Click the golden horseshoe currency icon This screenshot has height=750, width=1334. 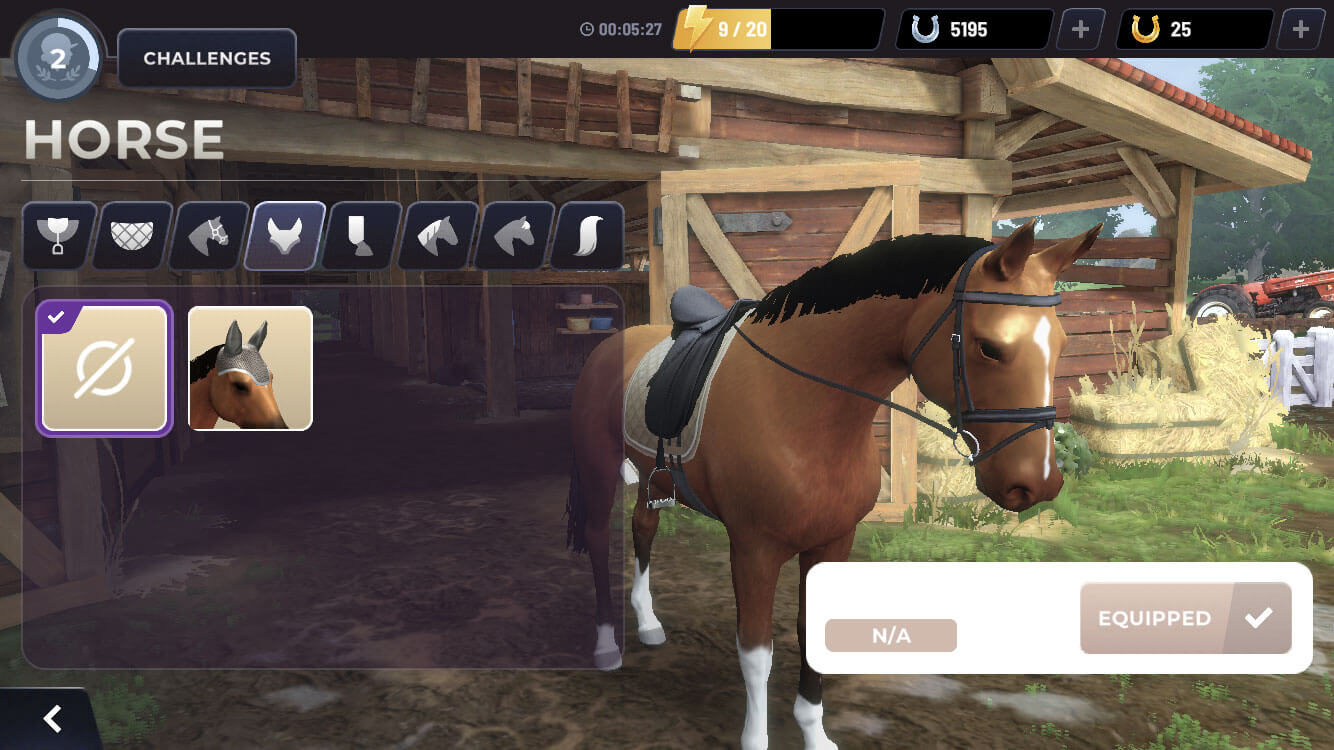click(x=1144, y=29)
